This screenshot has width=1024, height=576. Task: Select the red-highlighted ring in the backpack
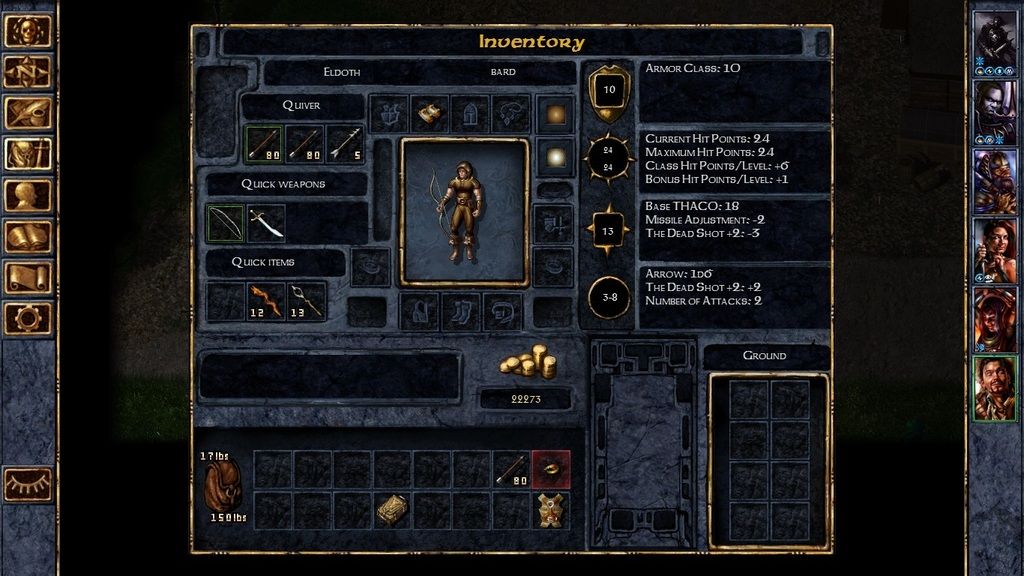point(551,469)
